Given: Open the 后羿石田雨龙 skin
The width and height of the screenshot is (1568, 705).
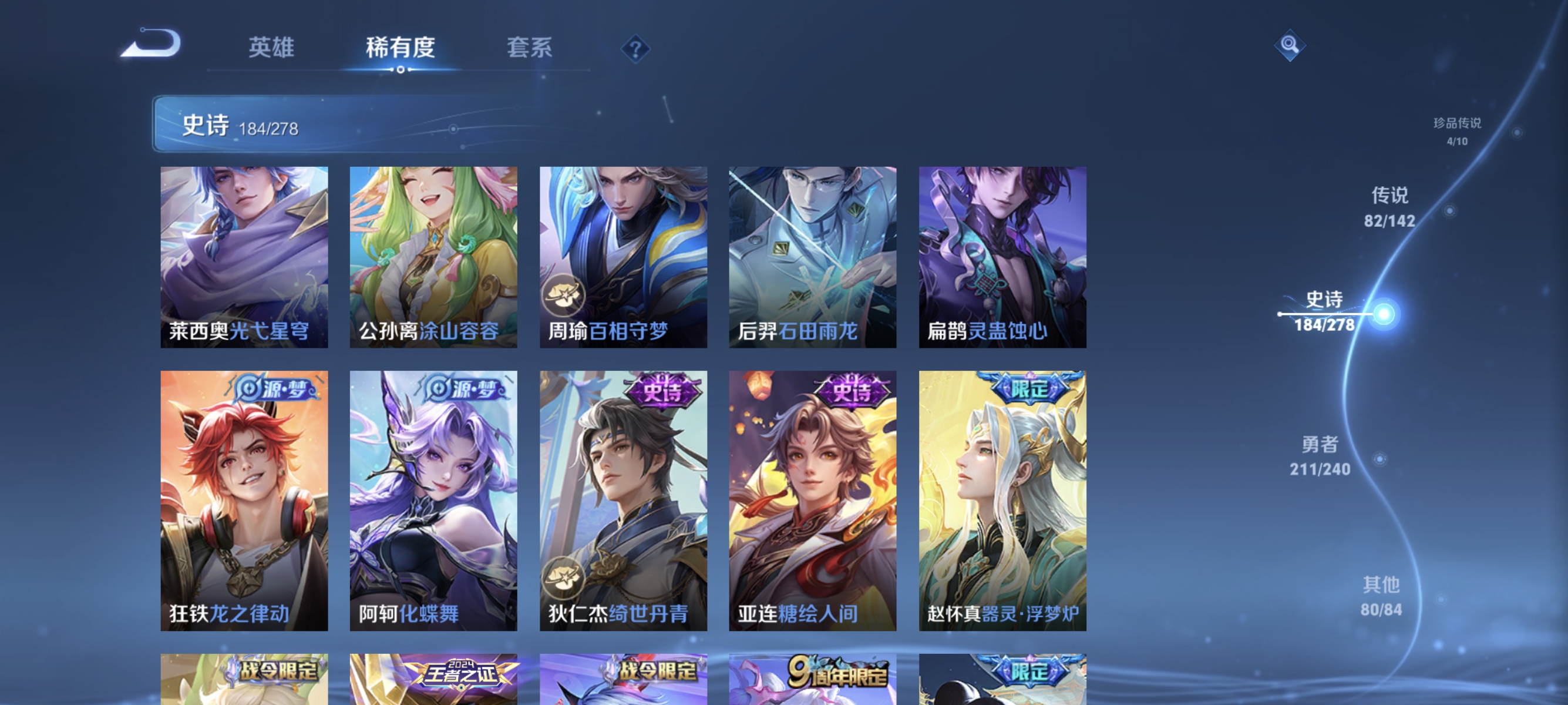Looking at the screenshot, I should pos(812,256).
